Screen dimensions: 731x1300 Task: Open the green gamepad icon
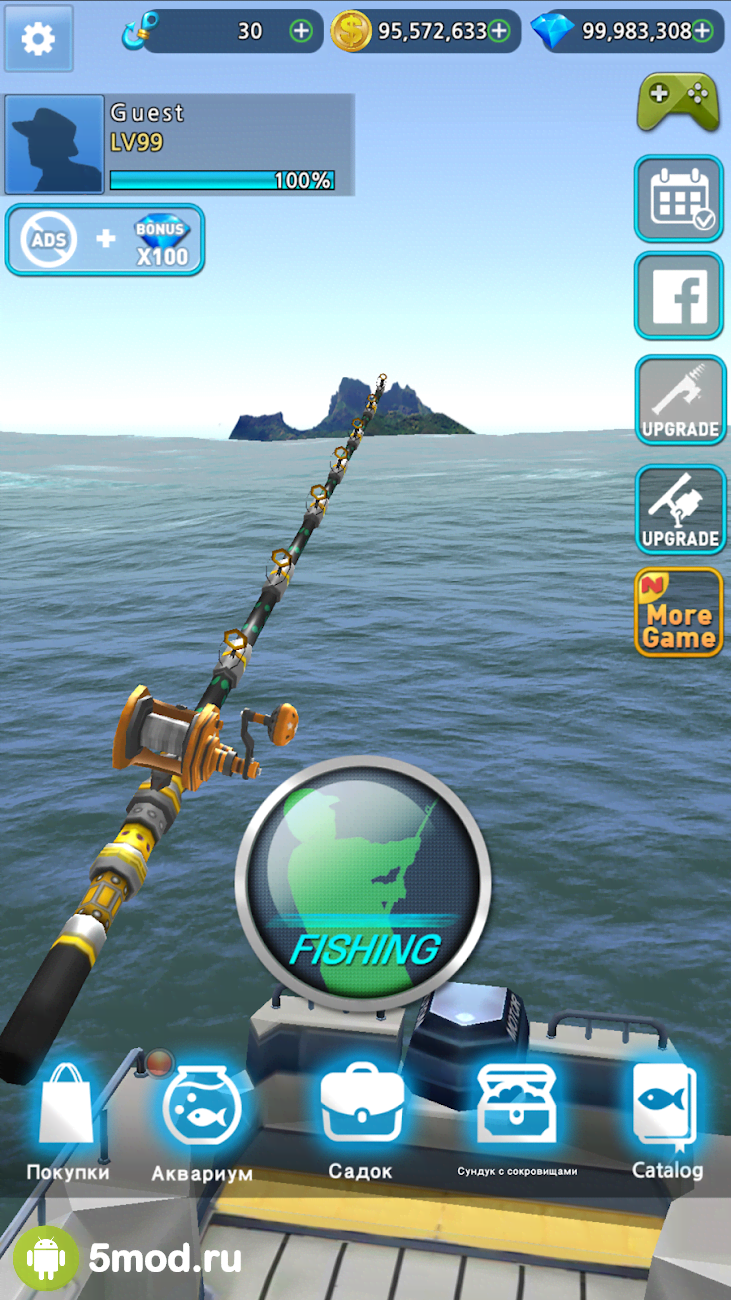tap(678, 101)
